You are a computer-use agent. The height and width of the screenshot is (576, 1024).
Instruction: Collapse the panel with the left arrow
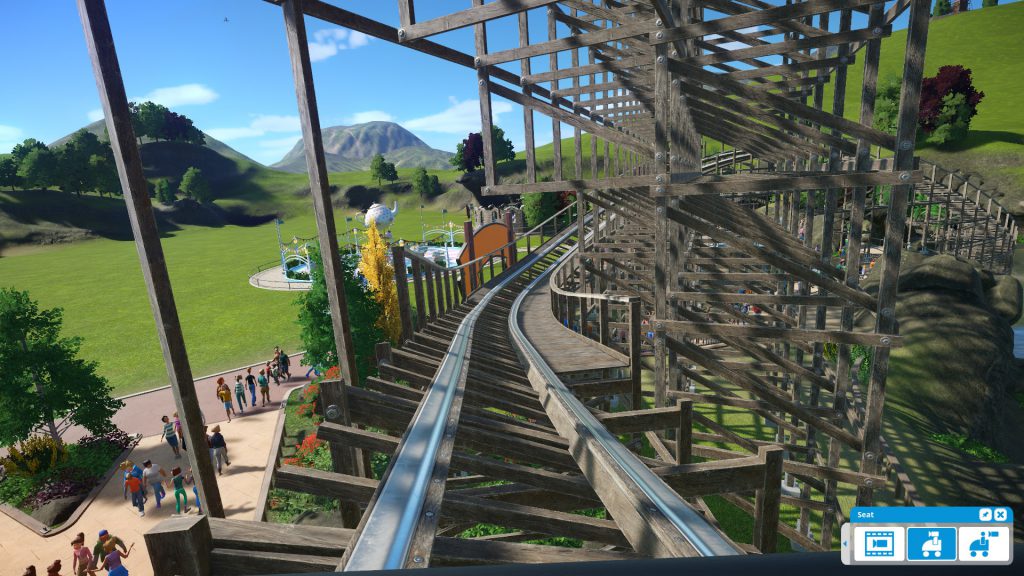(x=846, y=544)
